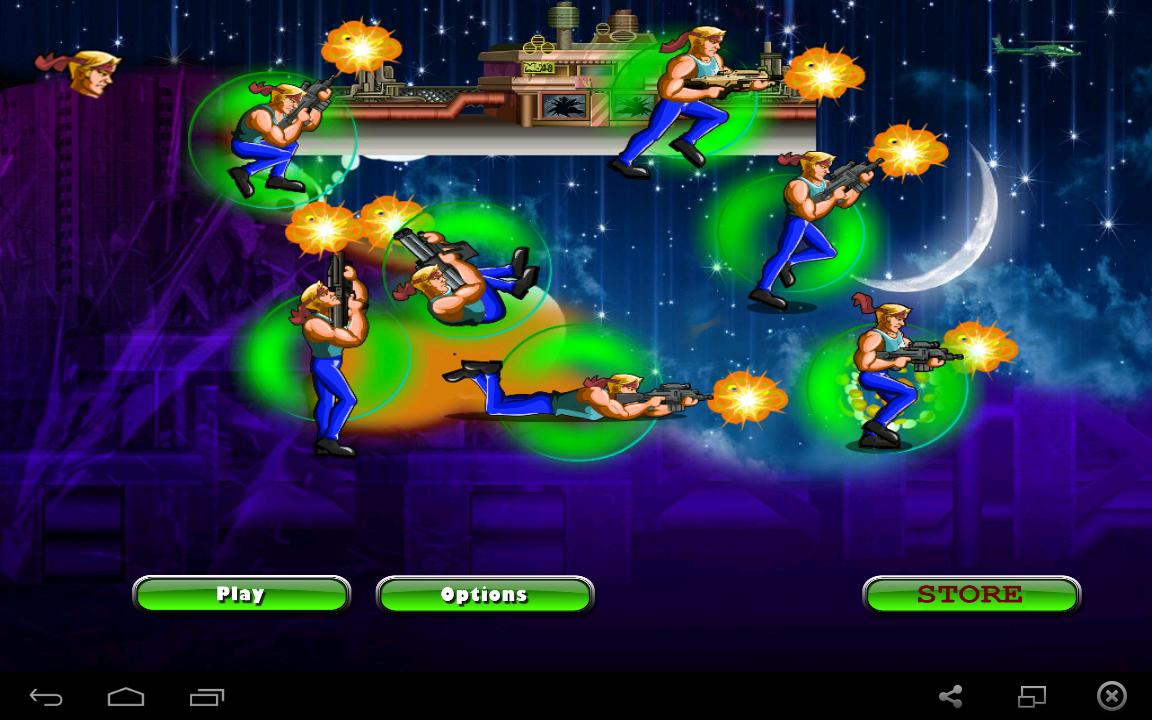1152x720 pixels.
Task: Tap the Android back arrow
Action: [46, 697]
